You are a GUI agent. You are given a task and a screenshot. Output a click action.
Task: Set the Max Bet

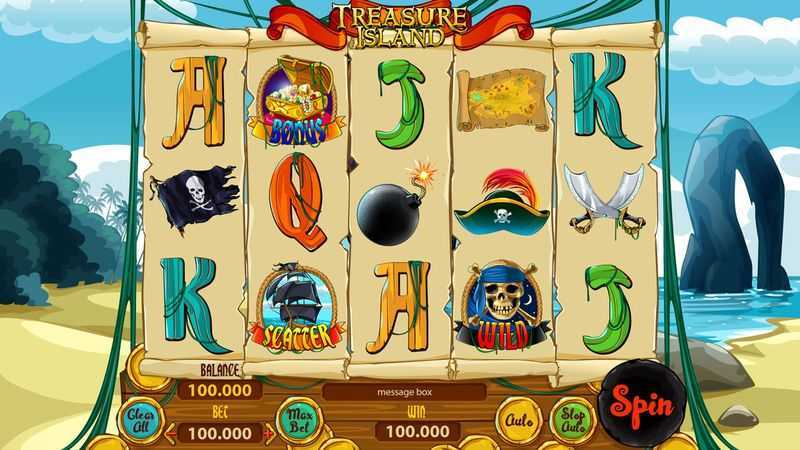(x=297, y=416)
